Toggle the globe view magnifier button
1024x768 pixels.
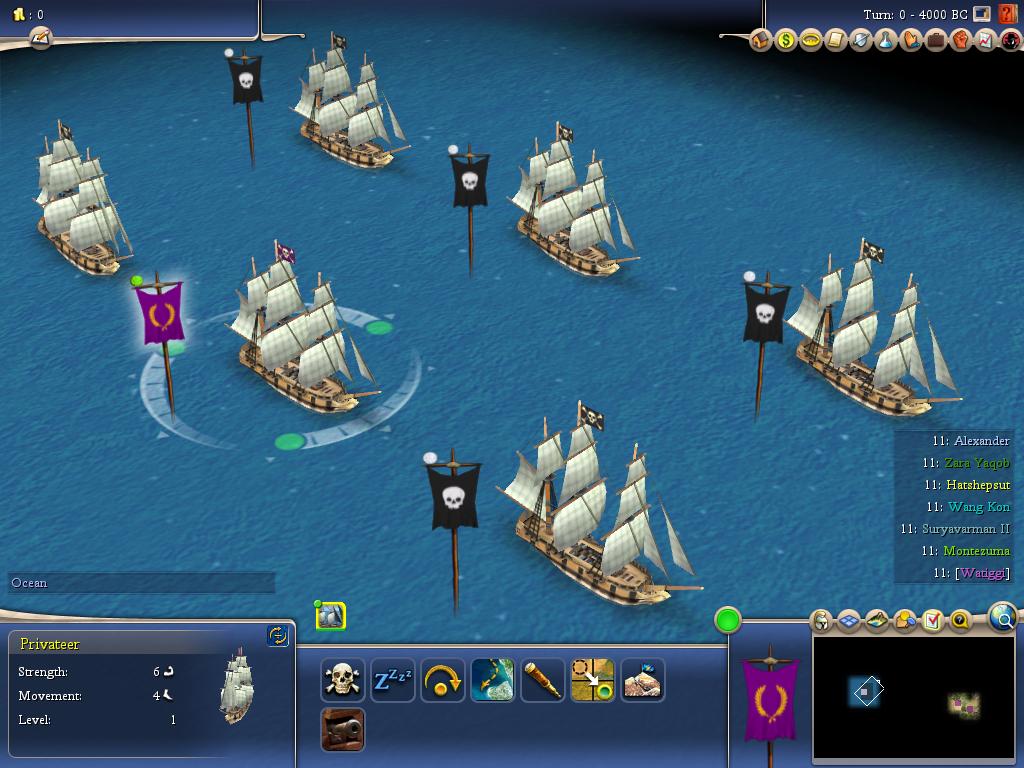click(x=1003, y=617)
